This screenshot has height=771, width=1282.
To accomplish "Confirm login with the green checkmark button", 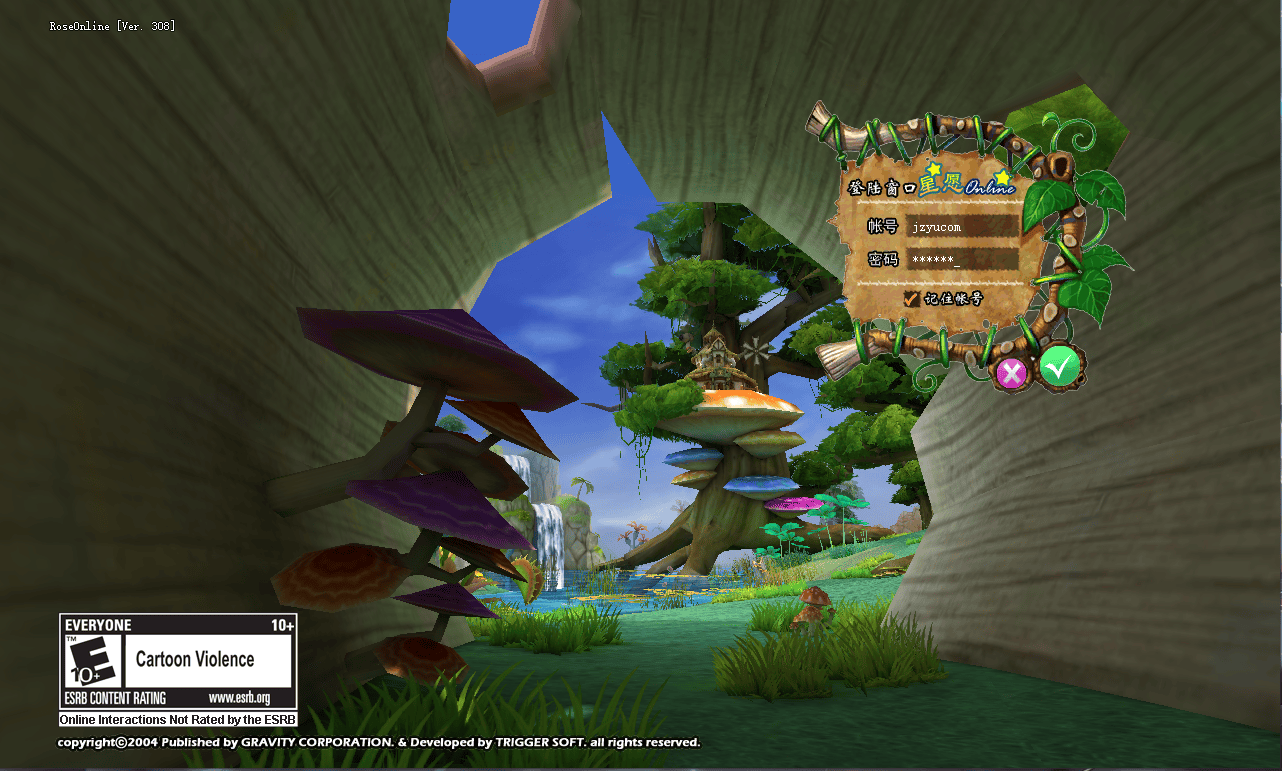I will click(1059, 368).
